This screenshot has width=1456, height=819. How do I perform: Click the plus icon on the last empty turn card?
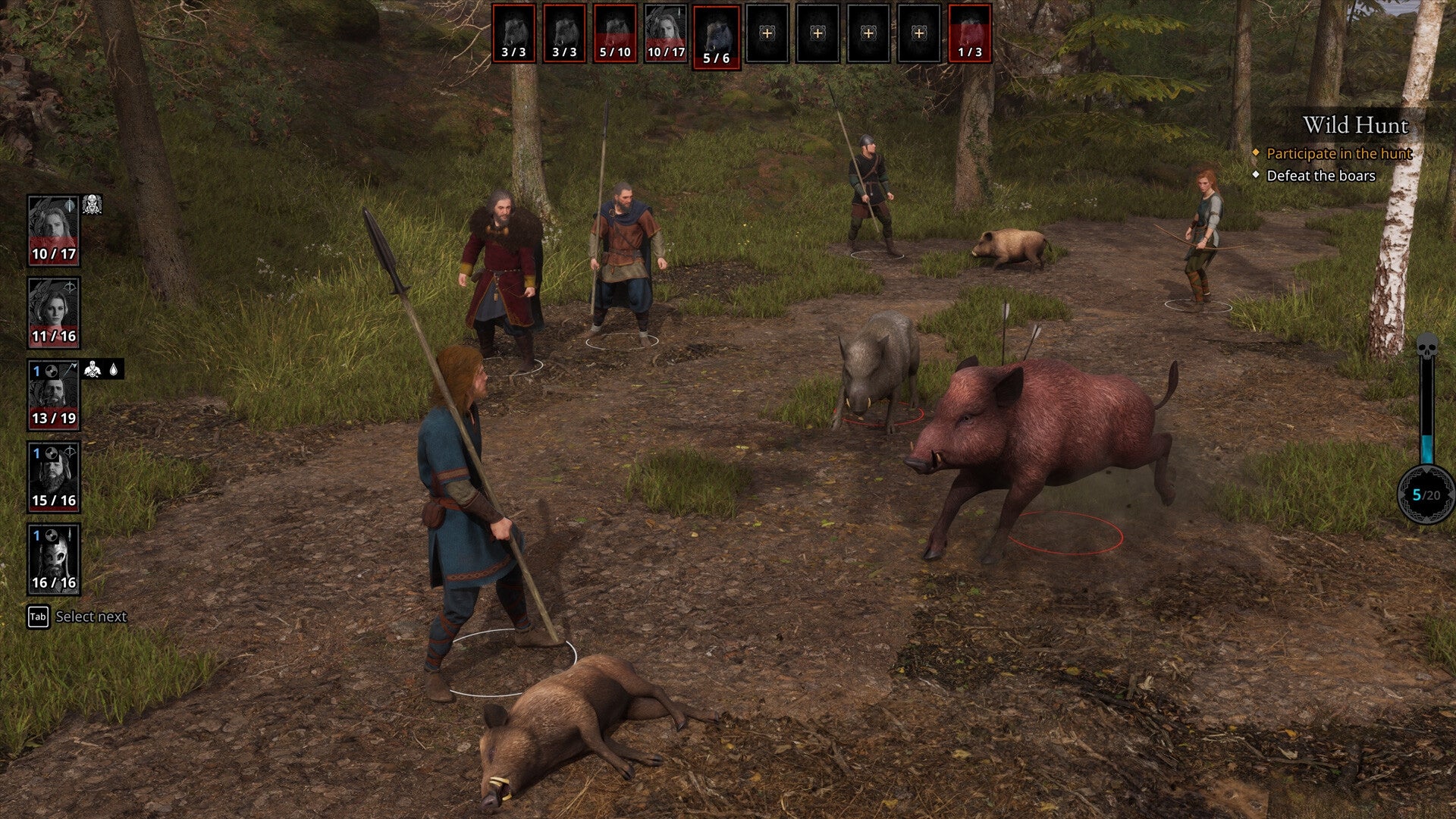click(919, 33)
